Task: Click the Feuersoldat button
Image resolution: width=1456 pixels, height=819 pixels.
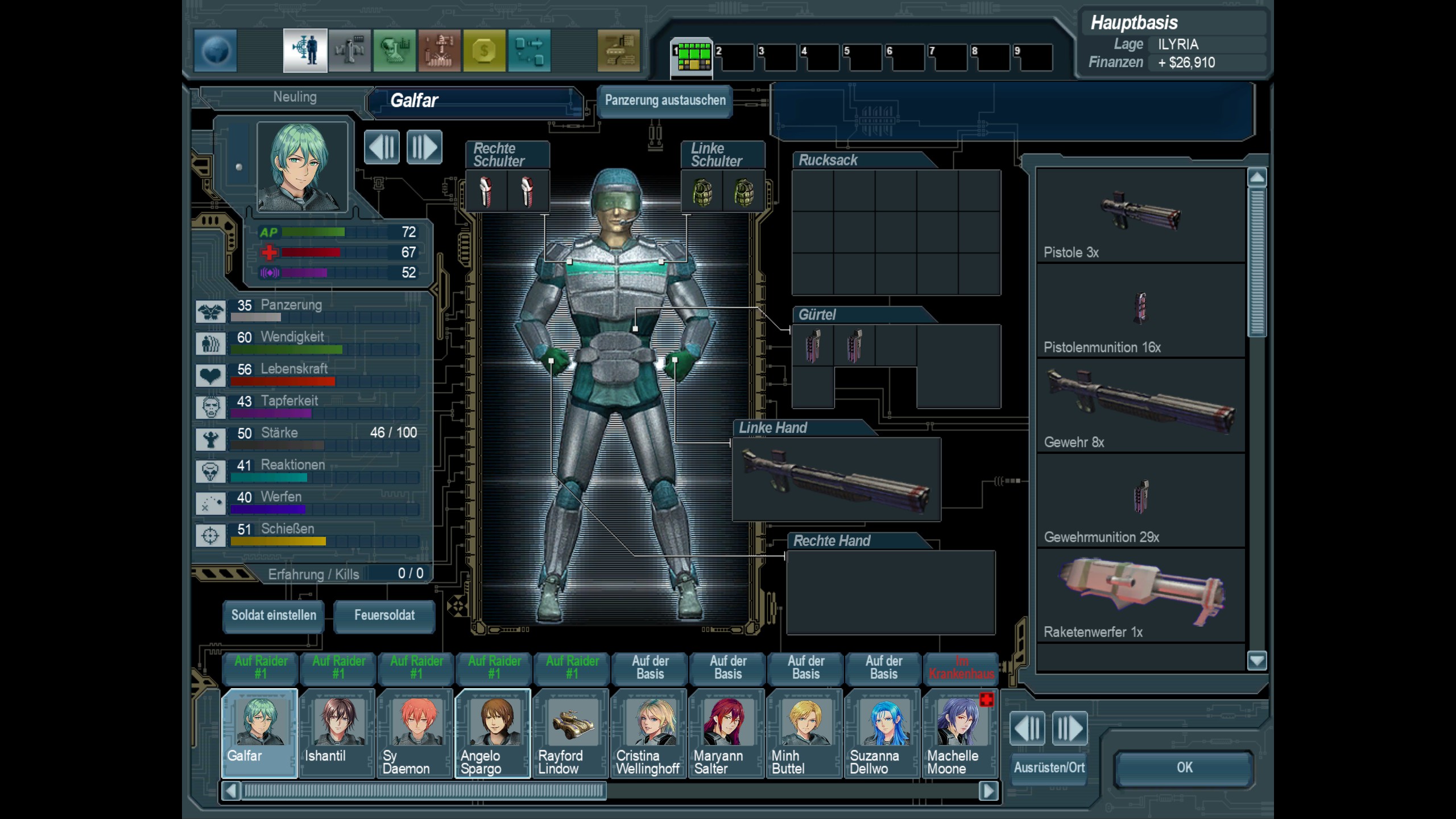Action: coord(384,615)
